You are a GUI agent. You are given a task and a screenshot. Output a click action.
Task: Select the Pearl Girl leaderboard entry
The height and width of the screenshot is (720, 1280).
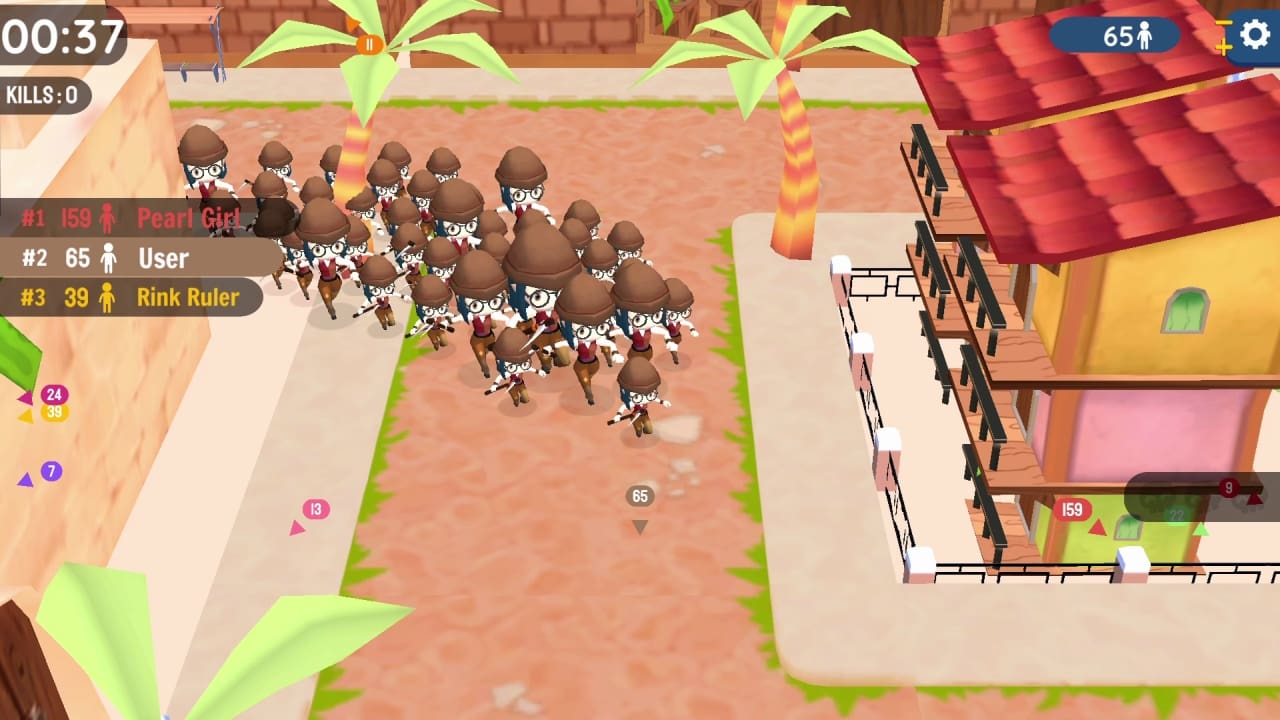pos(140,217)
